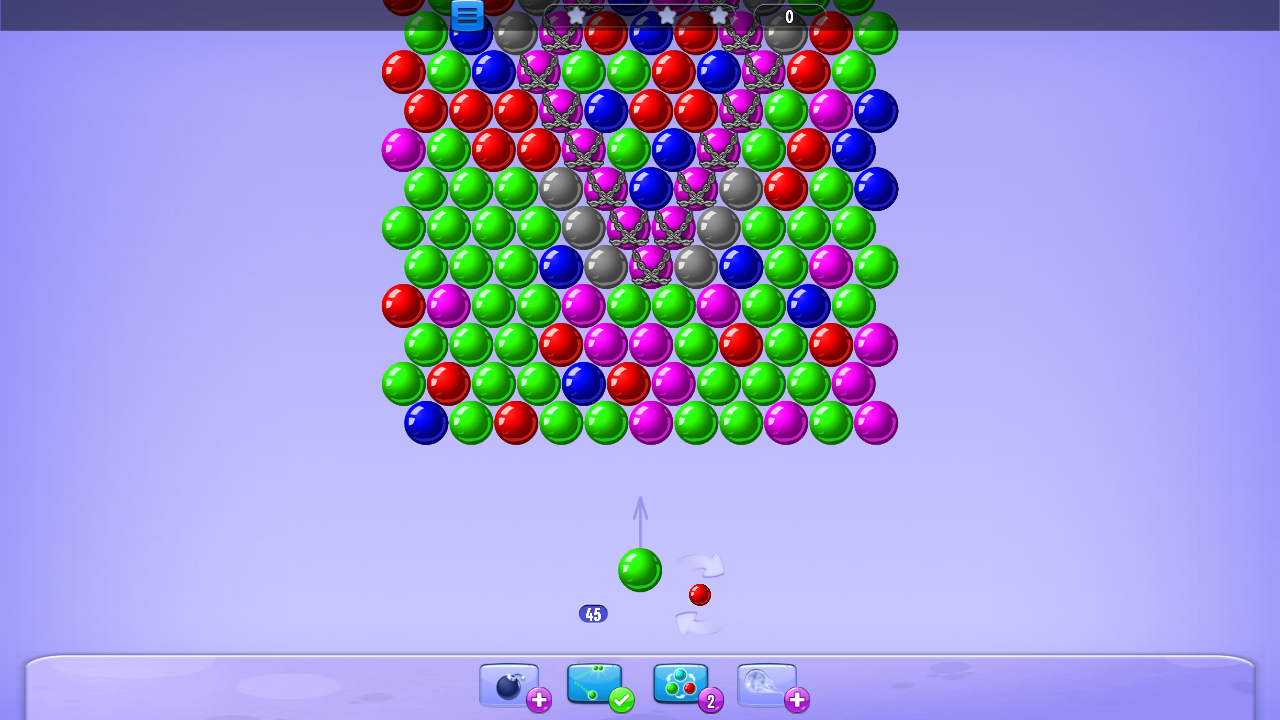Buy more bombs with the plus badge

tap(539, 701)
